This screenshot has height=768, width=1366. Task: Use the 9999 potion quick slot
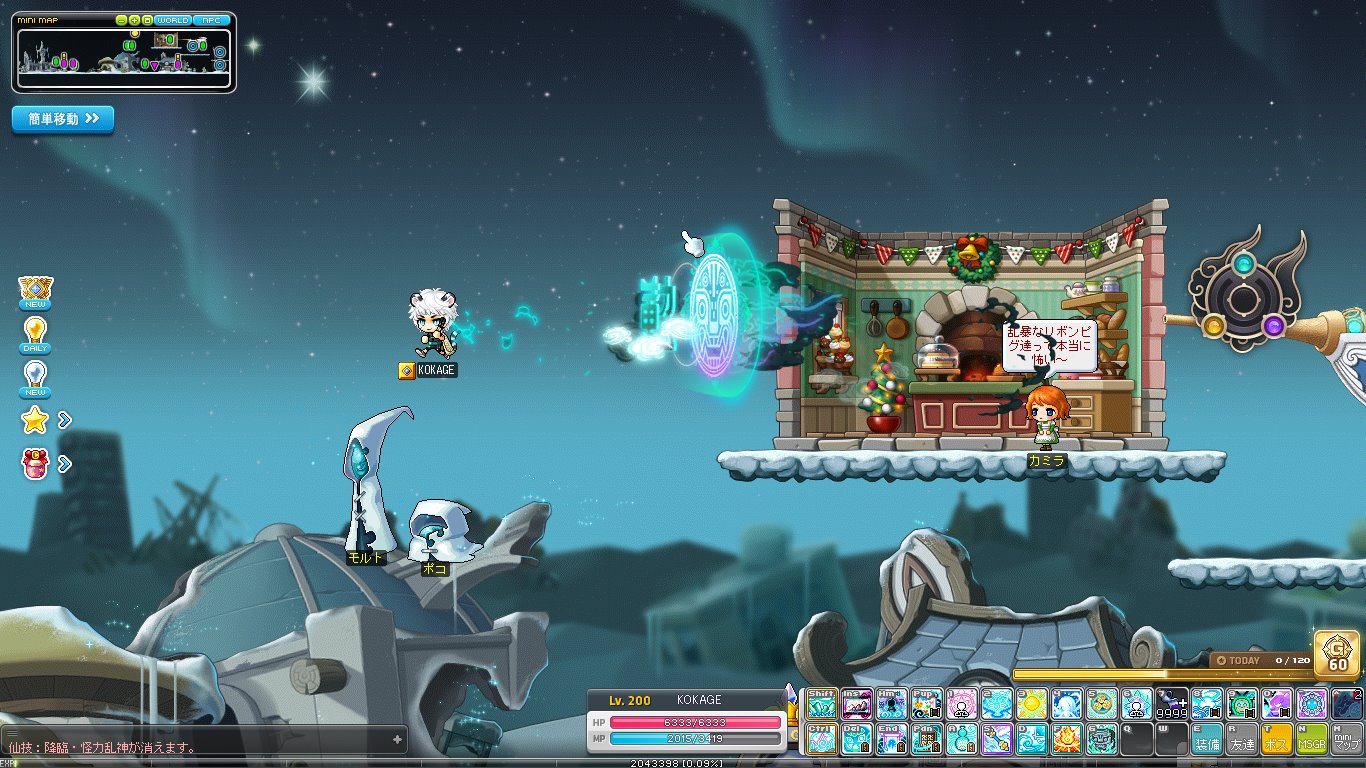pos(1172,704)
